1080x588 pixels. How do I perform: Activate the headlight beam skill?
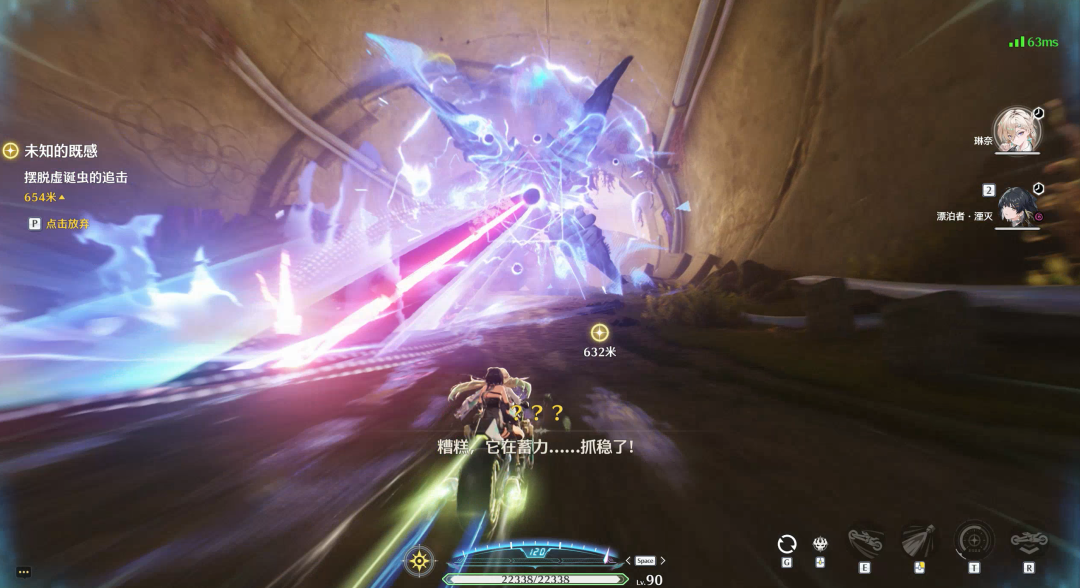(x=918, y=542)
